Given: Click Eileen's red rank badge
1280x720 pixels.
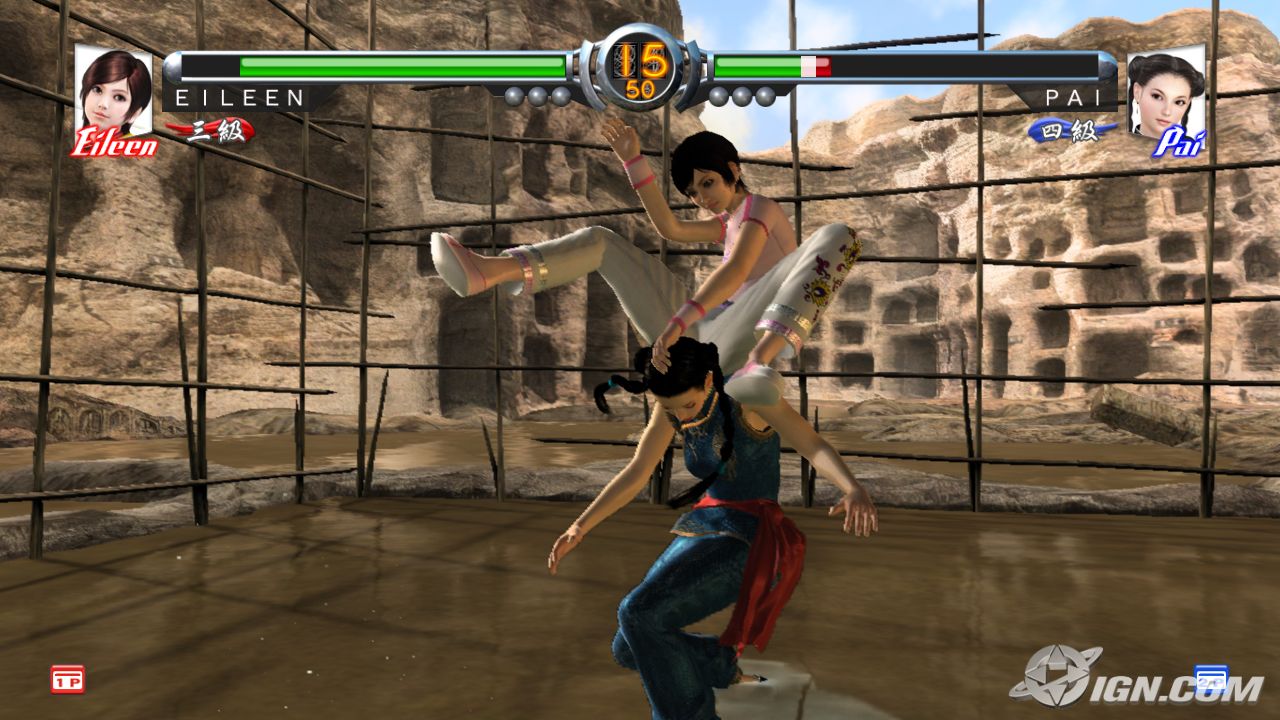Looking at the screenshot, I should [x=212, y=131].
